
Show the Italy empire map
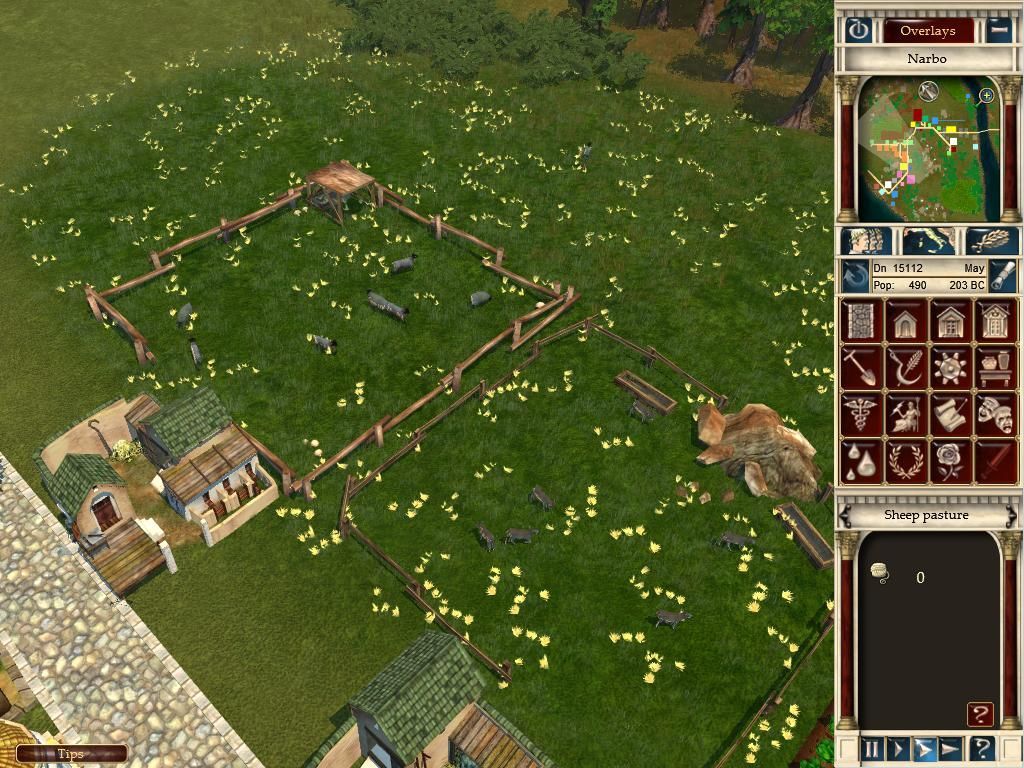click(x=928, y=241)
